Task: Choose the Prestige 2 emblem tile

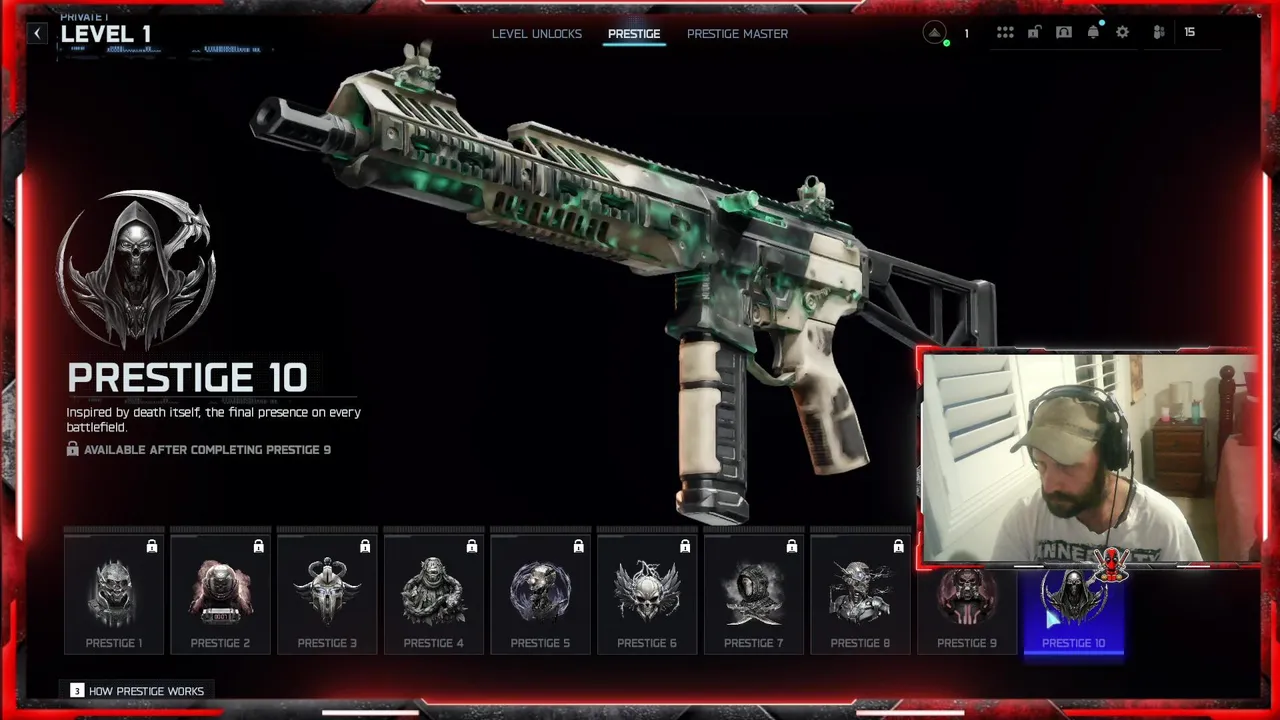Action: click(x=220, y=593)
